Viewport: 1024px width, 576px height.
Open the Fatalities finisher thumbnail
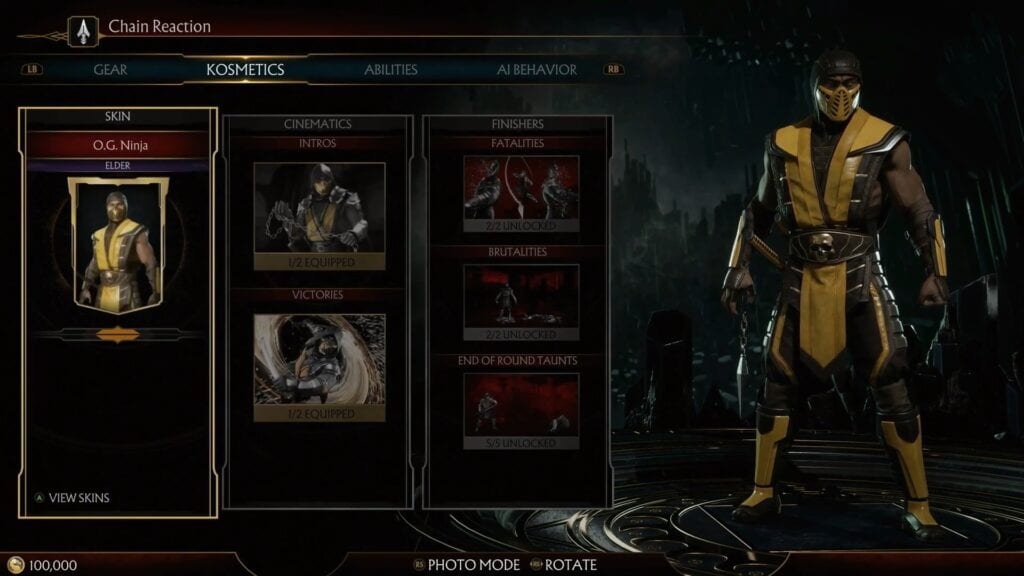click(x=521, y=187)
